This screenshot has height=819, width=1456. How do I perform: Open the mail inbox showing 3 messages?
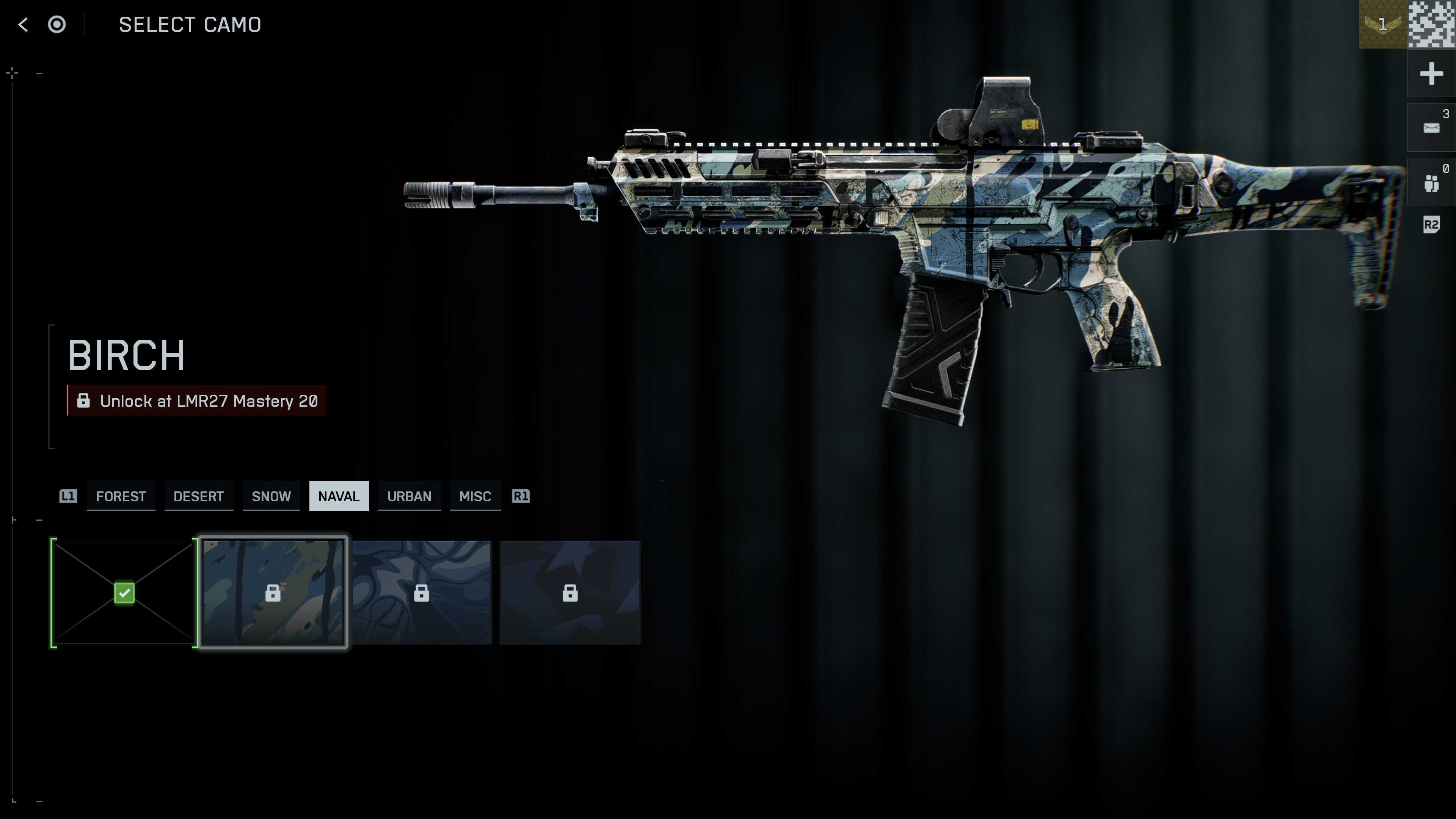[1431, 127]
